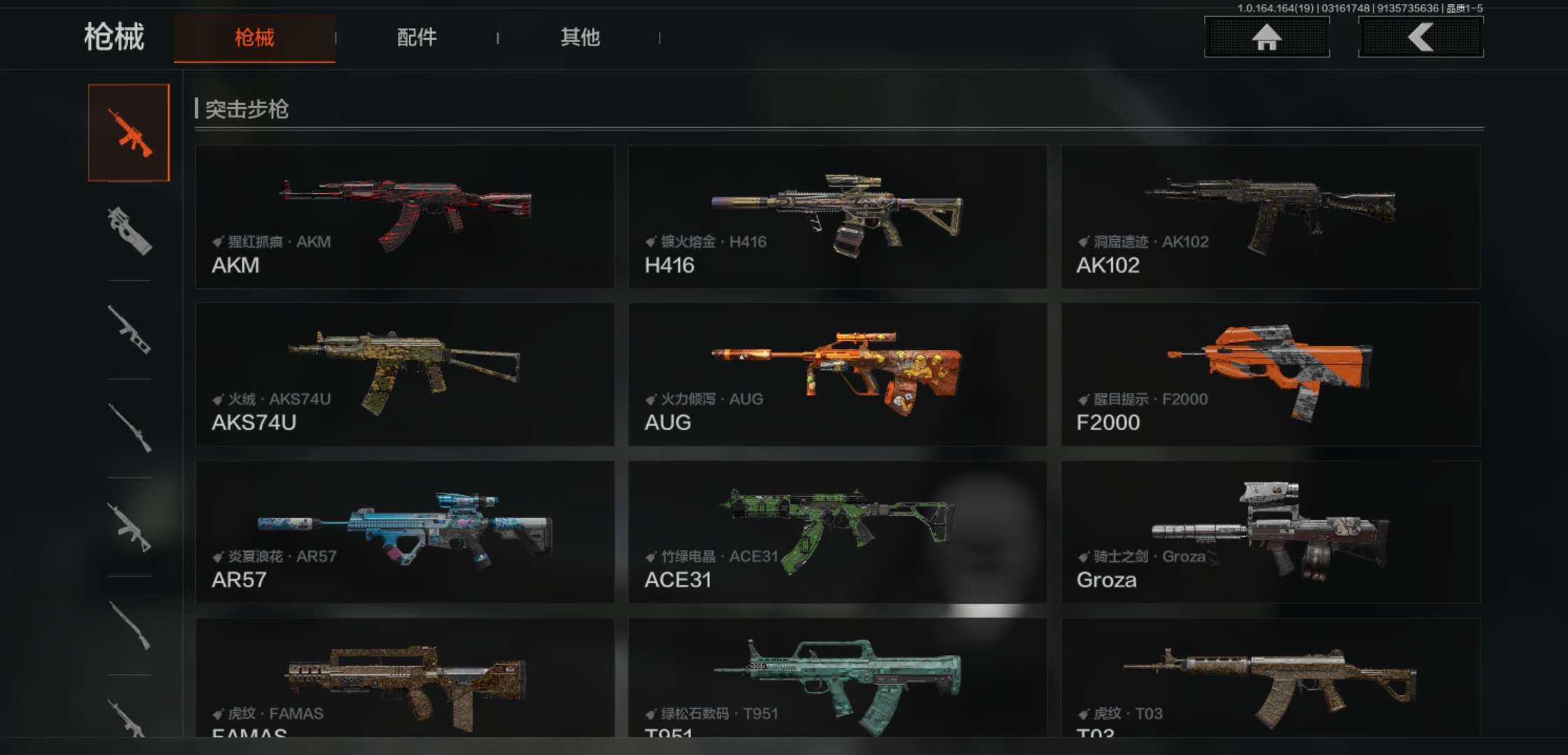This screenshot has width=1568, height=755.
Task: Select the blue AR57 rifle
Action: tap(405, 532)
